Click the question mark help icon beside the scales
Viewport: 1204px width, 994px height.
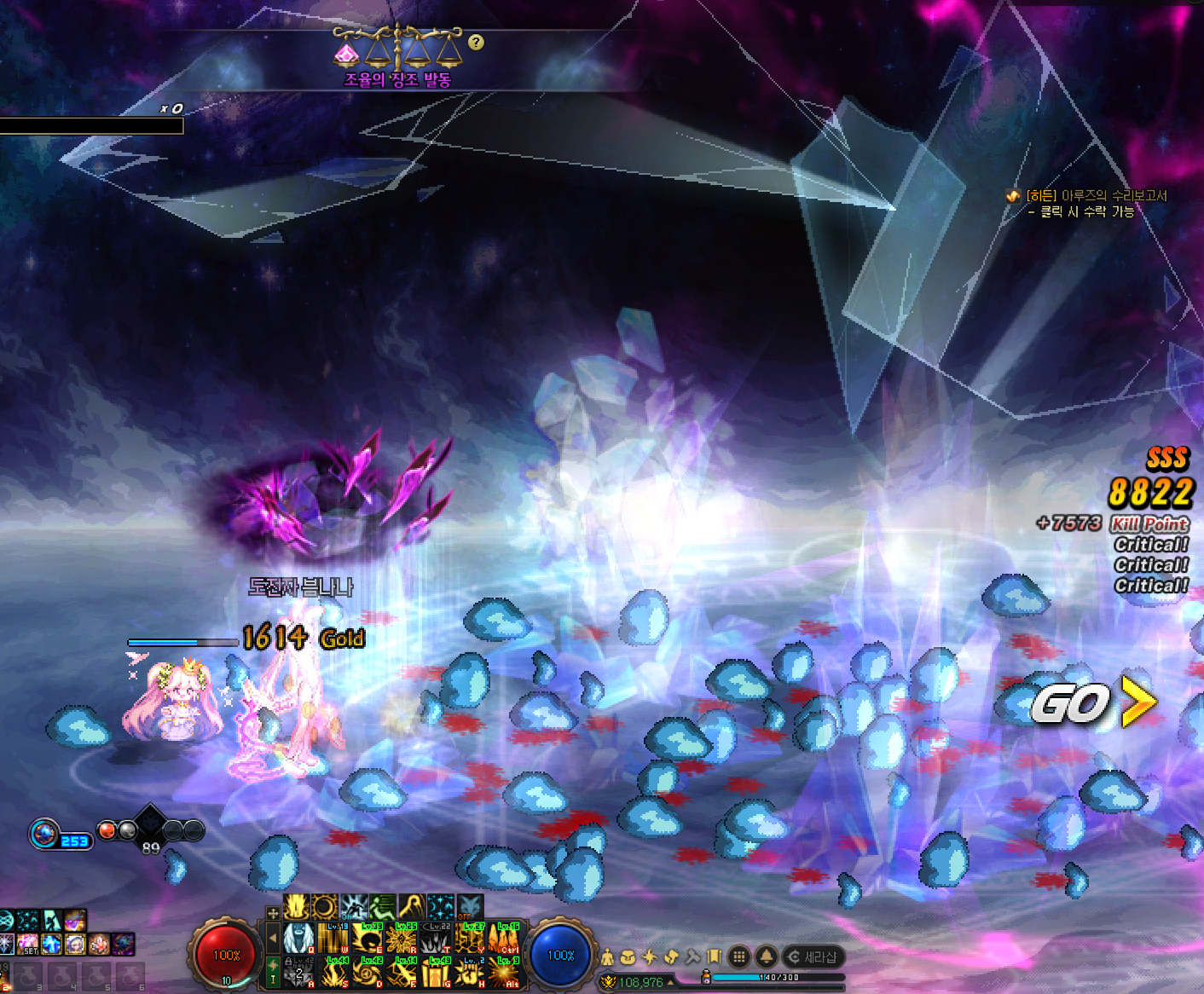(476, 42)
